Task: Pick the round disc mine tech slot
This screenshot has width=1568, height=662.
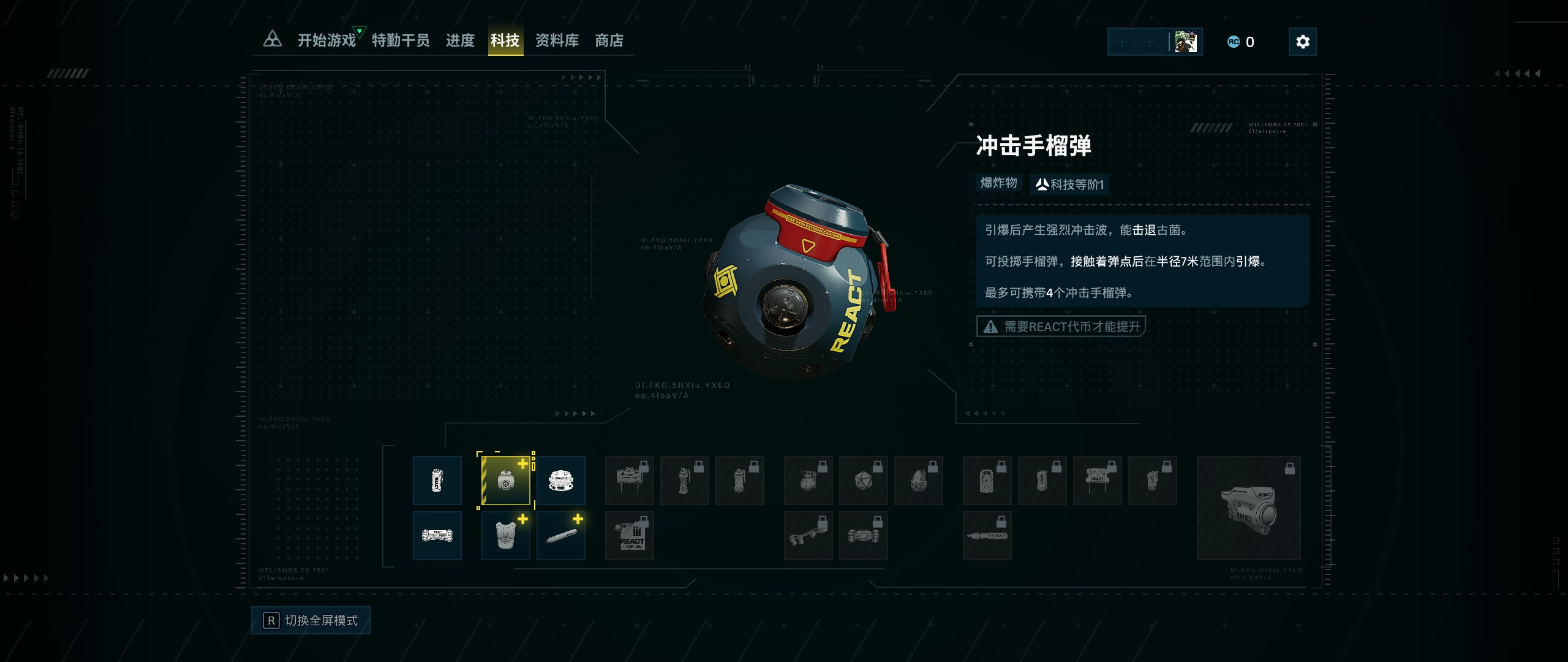Action: (x=560, y=481)
